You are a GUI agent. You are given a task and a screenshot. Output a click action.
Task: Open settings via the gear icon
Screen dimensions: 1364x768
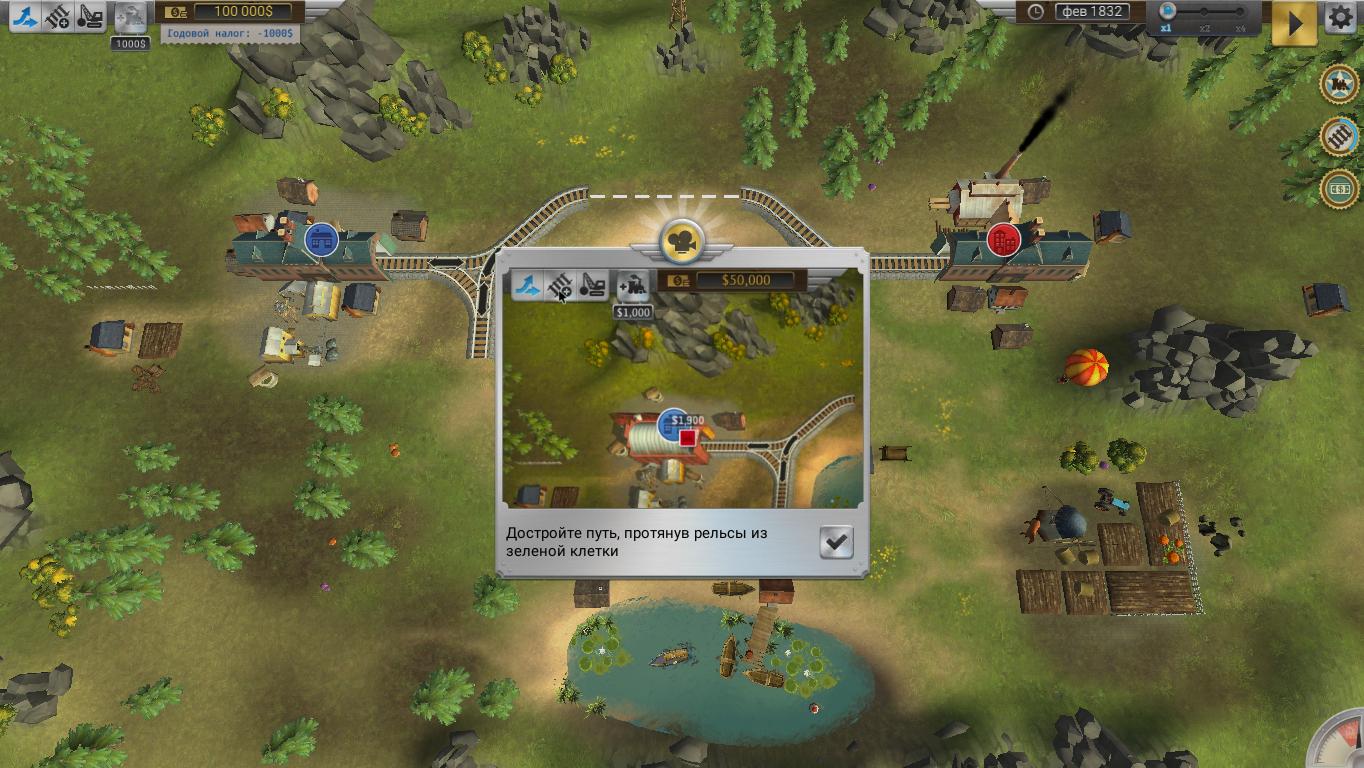[1341, 19]
